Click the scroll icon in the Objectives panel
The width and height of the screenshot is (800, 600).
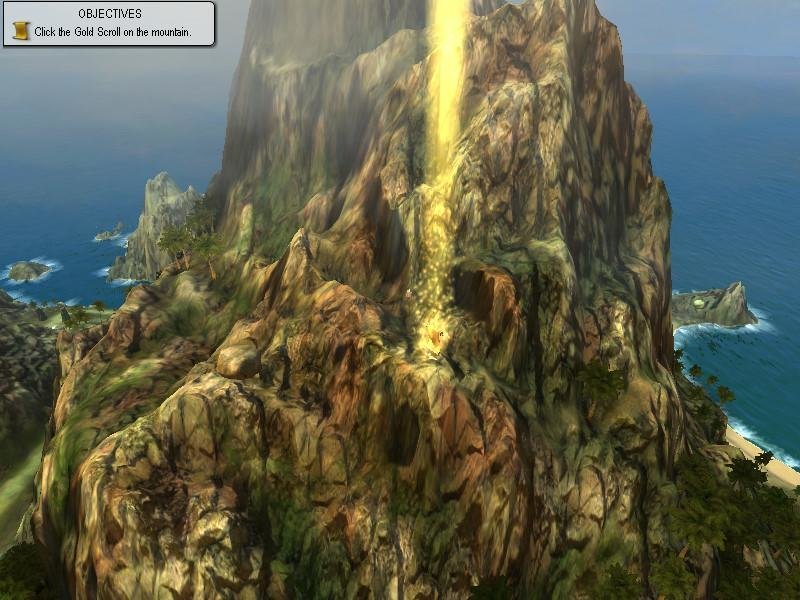(20, 31)
